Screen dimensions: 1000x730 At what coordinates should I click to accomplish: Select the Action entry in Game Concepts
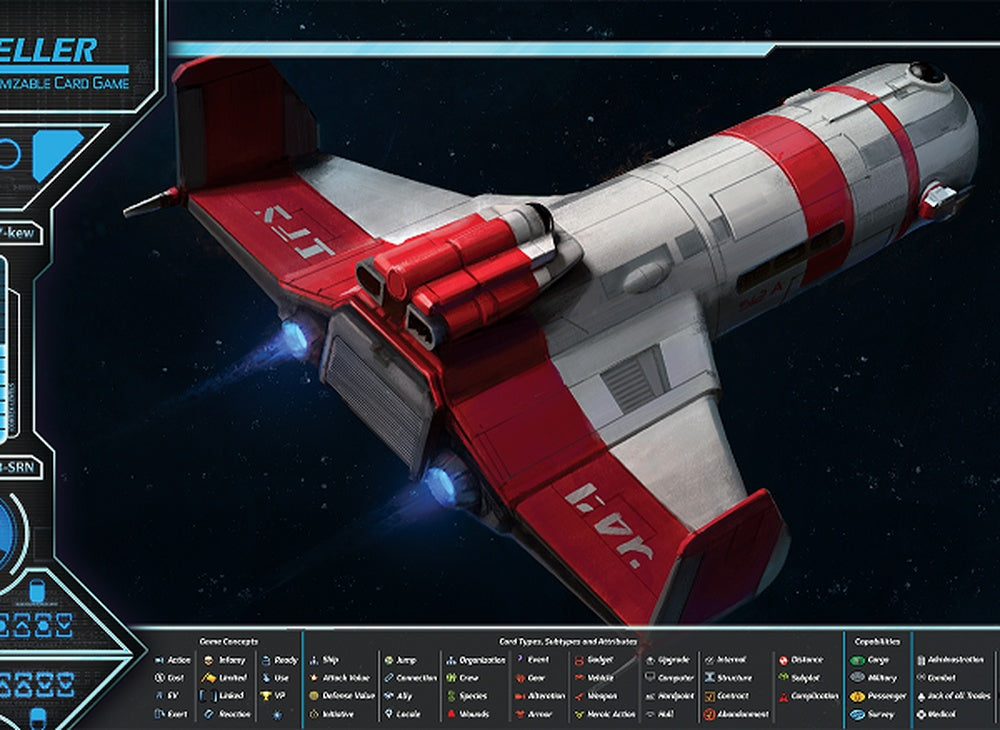[173, 660]
